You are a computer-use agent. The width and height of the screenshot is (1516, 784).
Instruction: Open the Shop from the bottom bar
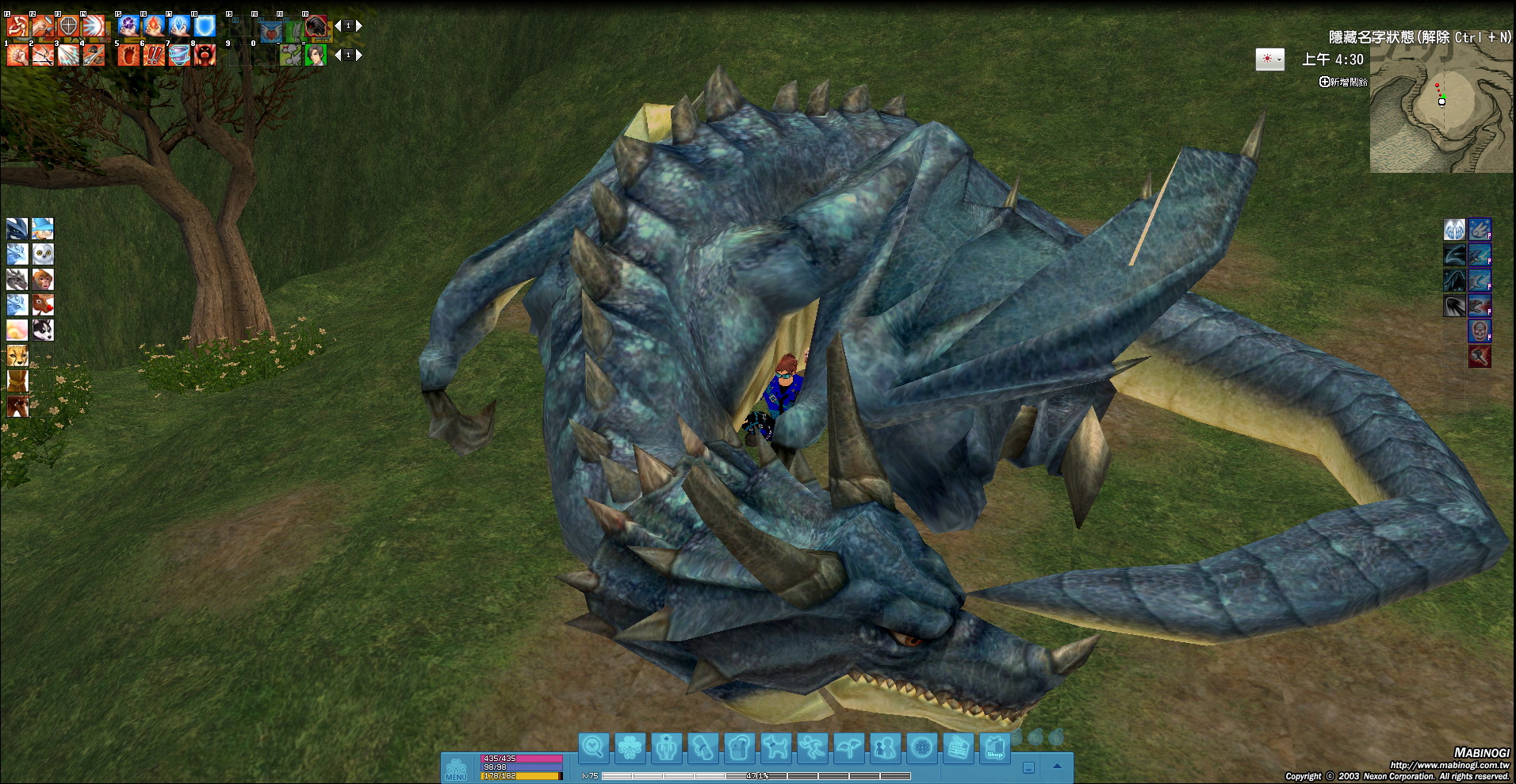pos(994,748)
